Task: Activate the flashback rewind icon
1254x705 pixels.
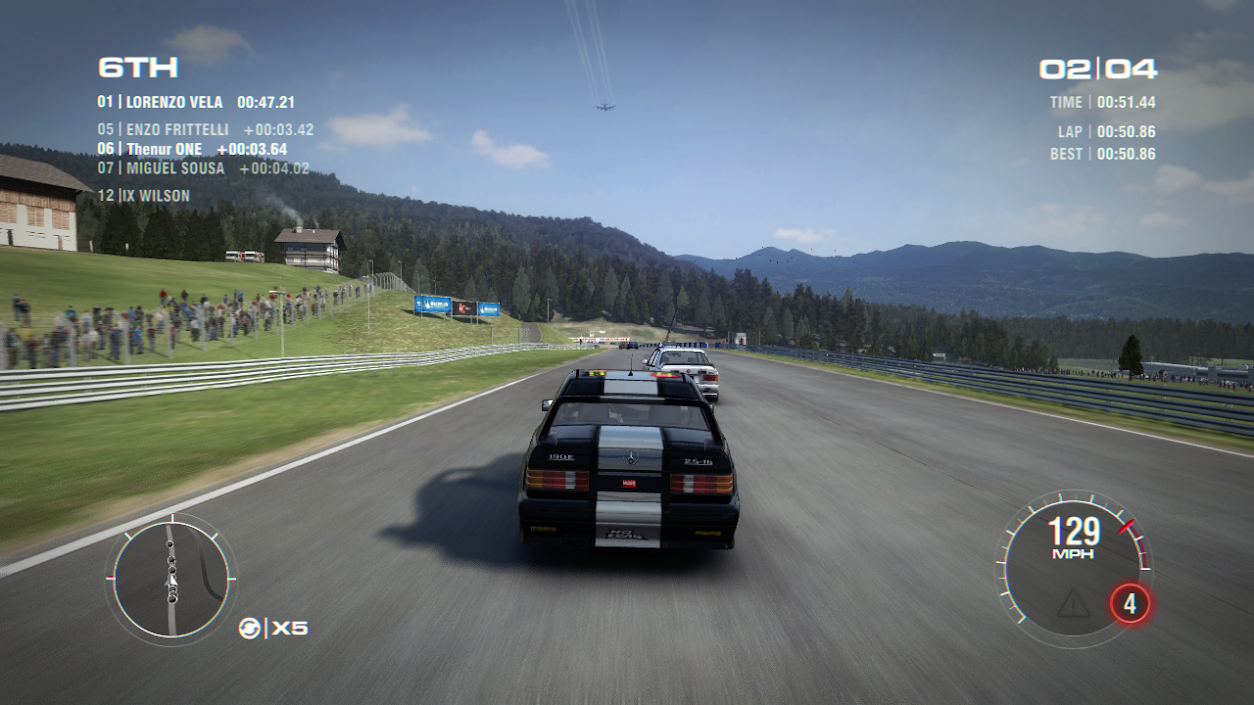Action: [249, 628]
